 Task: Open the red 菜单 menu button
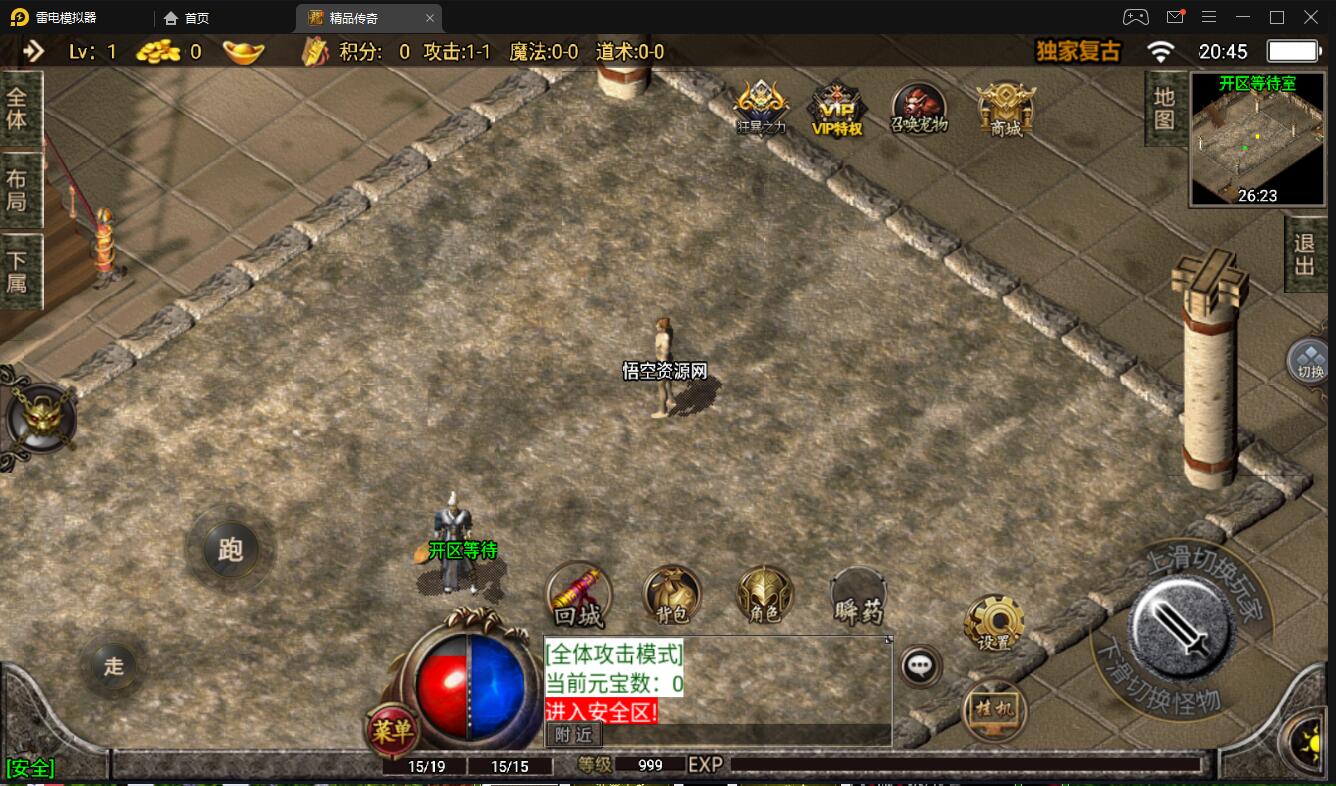coord(391,731)
